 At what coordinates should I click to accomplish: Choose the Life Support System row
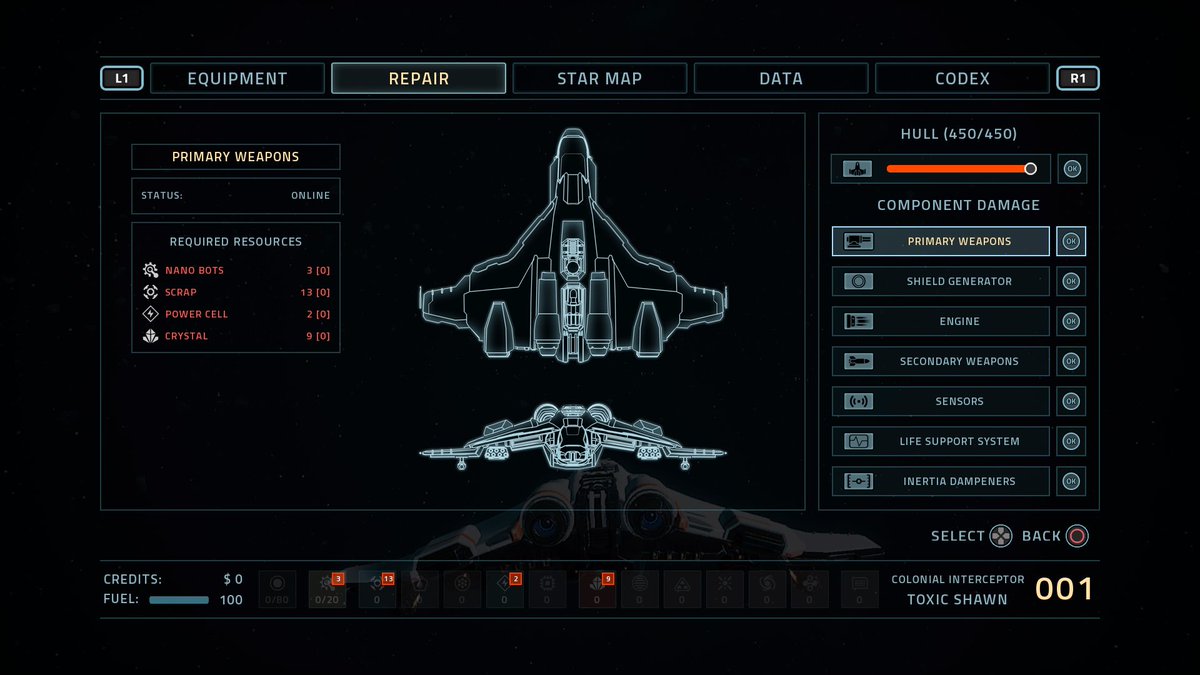941,441
